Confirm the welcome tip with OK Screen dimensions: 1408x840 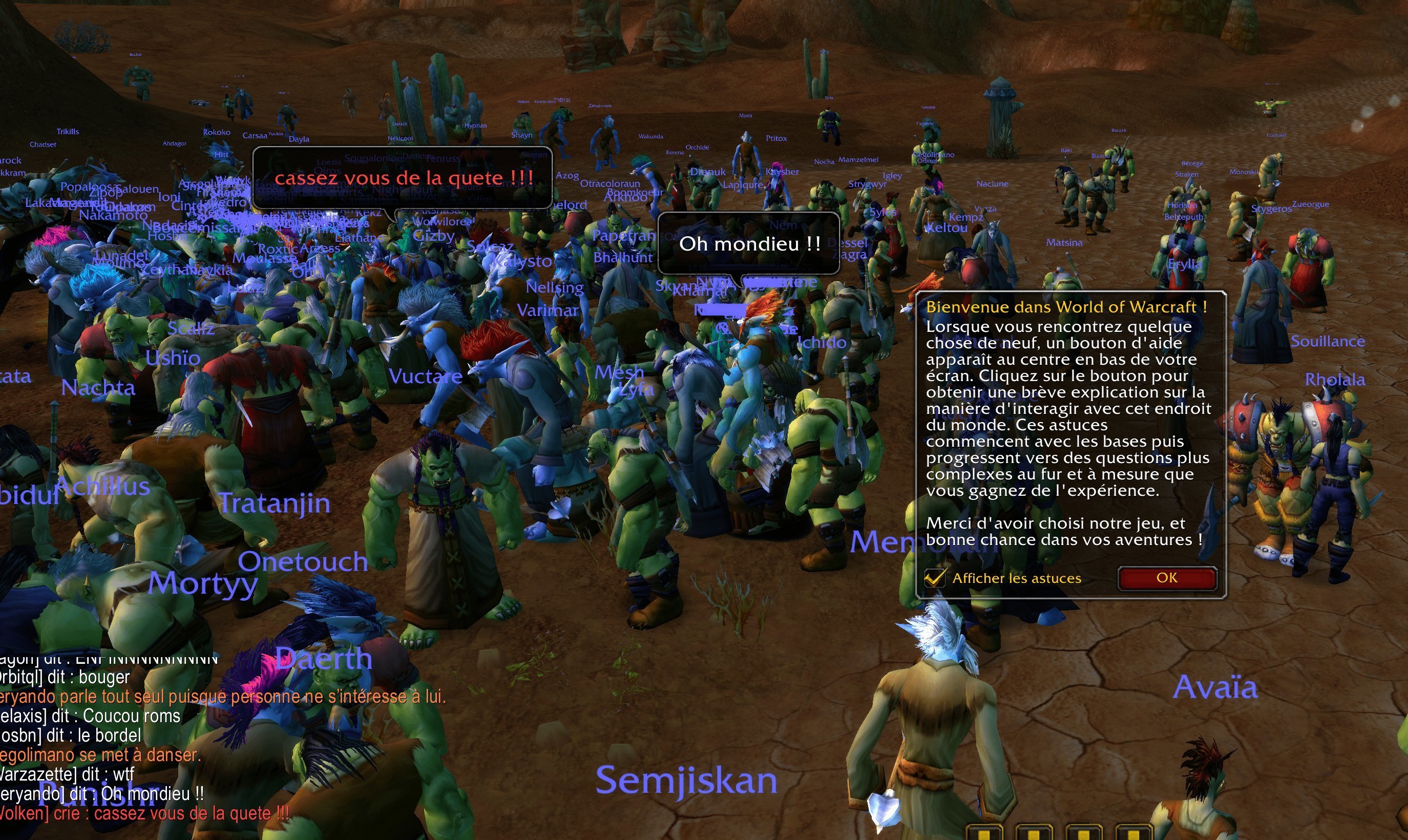[1166, 578]
